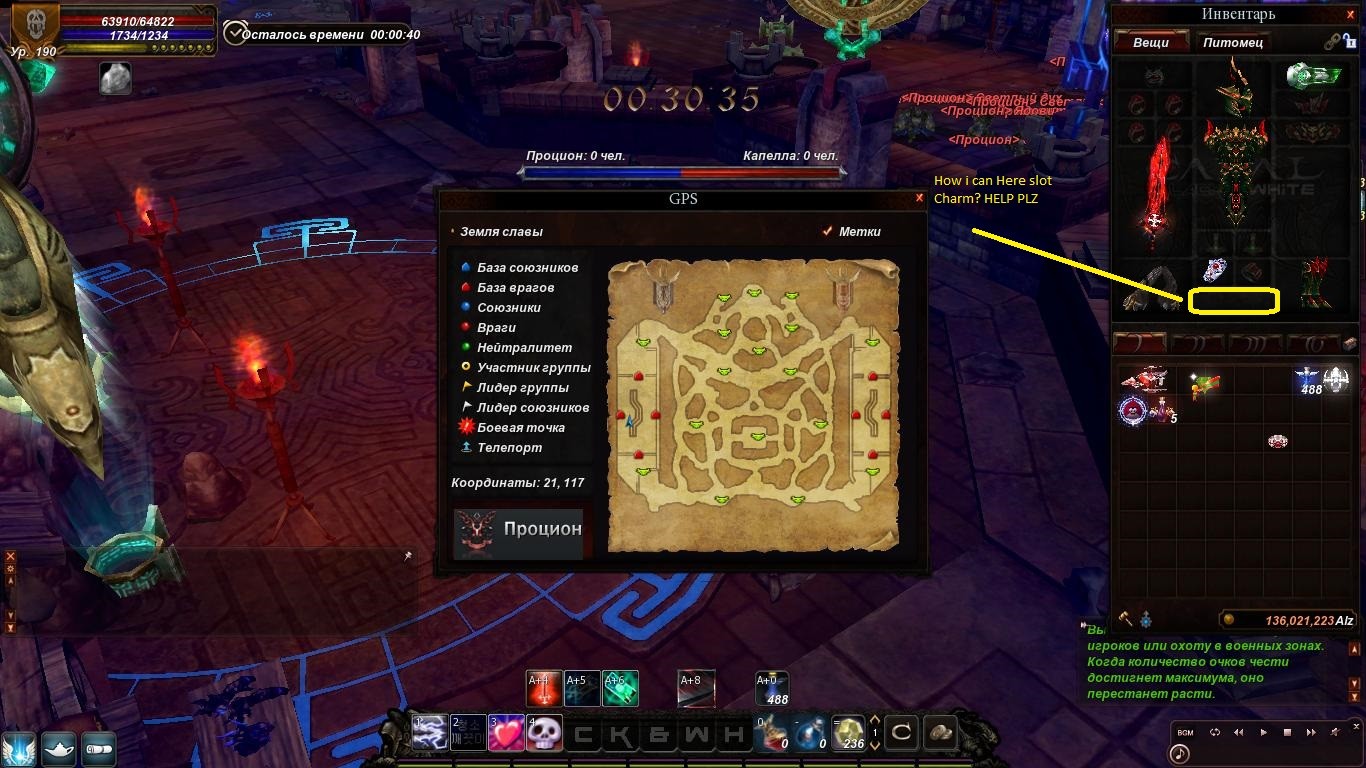Activate the lightning skill in slot 1
Viewport: 1366px width, 768px height.
(x=430, y=733)
